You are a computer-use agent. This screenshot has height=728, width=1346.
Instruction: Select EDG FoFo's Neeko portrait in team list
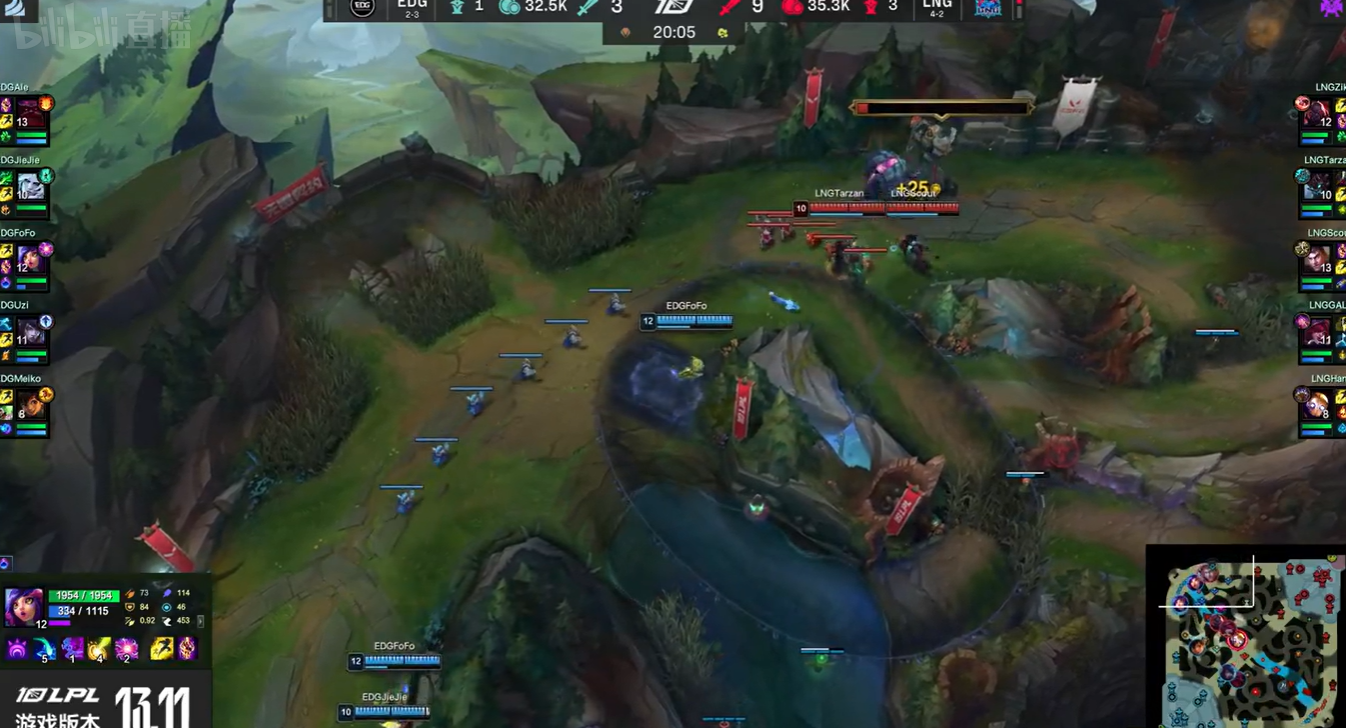coord(29,260)
